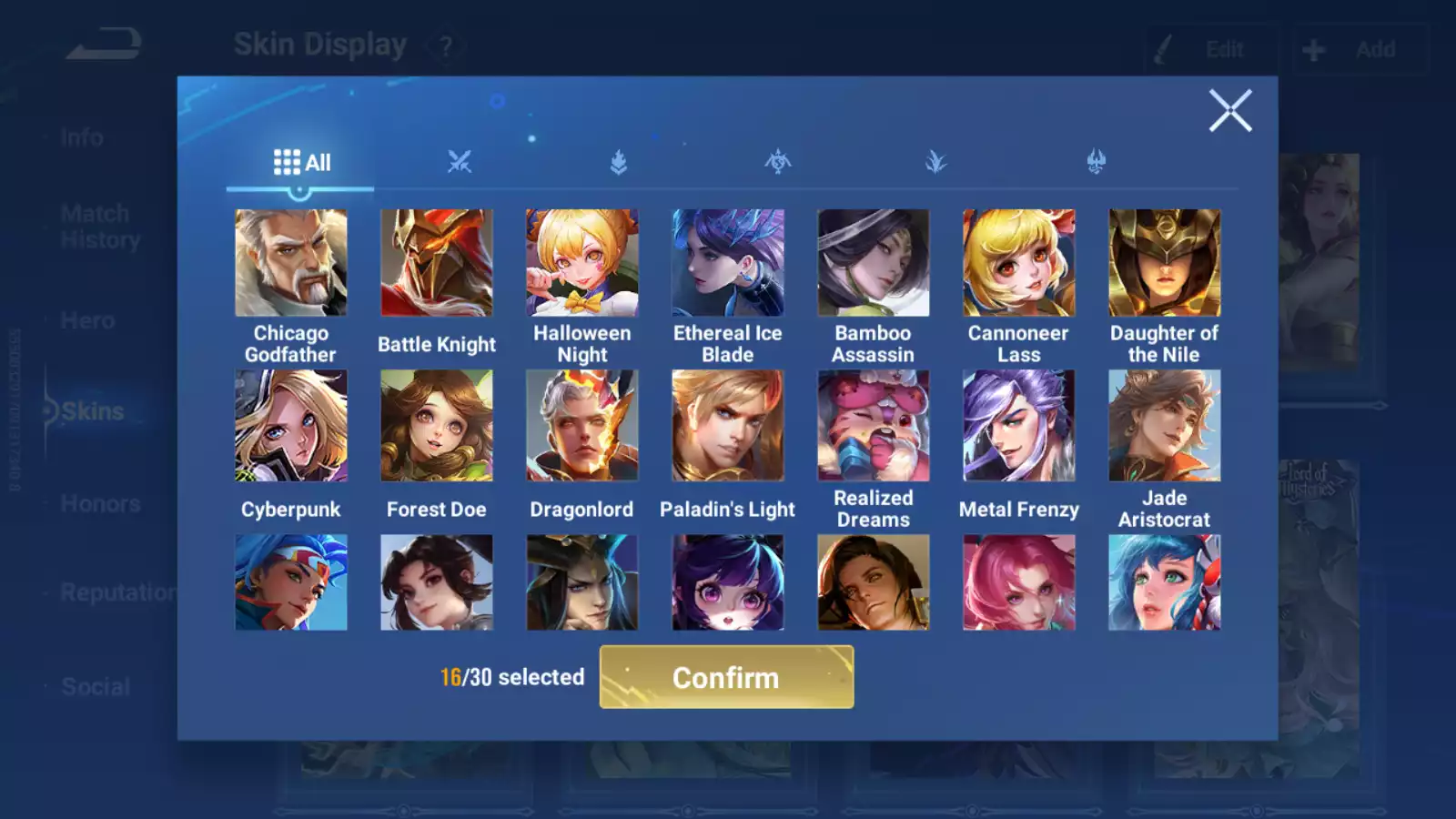Deselect the Metal Frenzy skin
This screenshot has width=1456, height=819.
[x=1018, y=425]
